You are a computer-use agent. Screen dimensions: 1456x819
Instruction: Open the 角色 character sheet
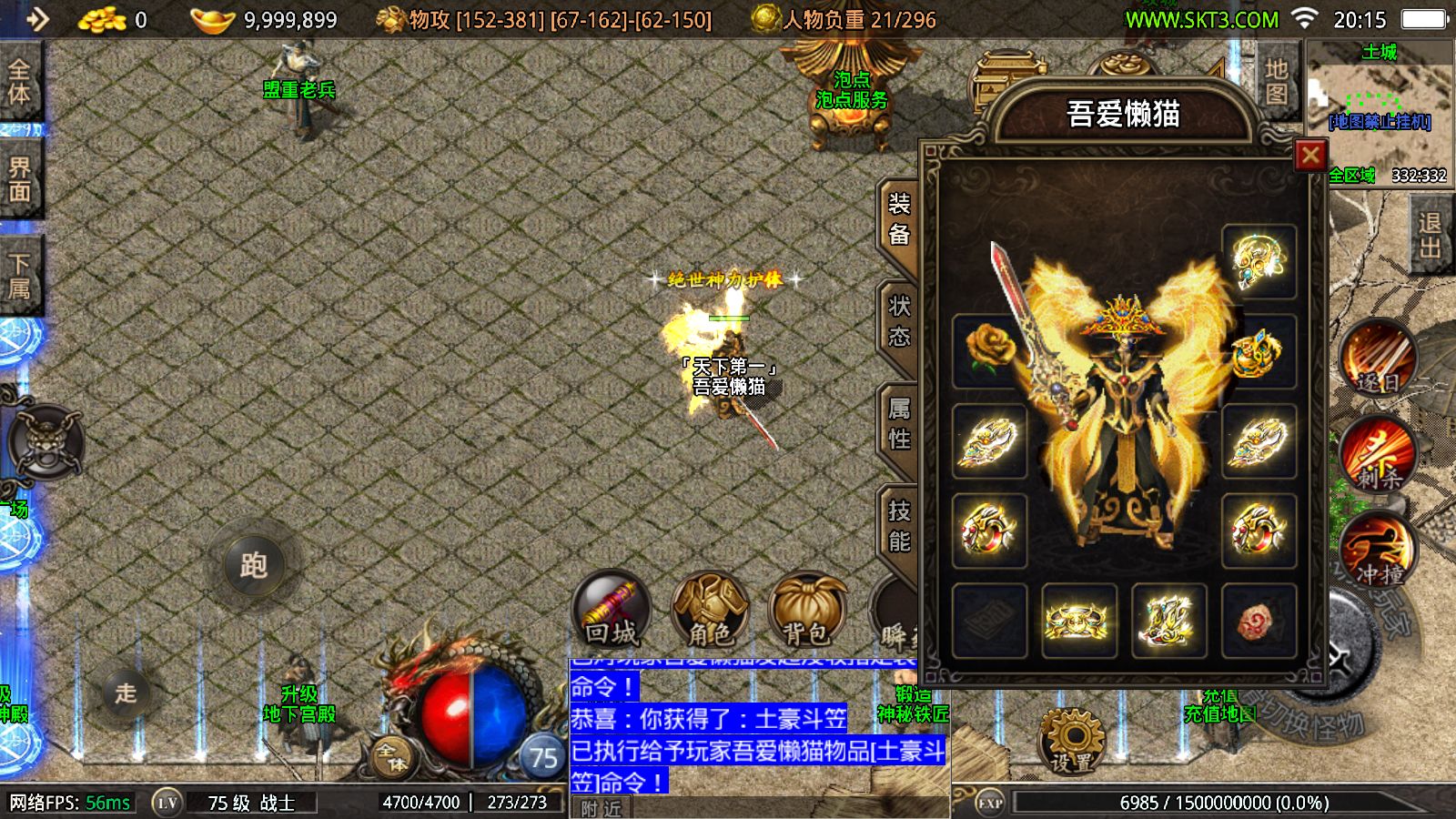710,609
